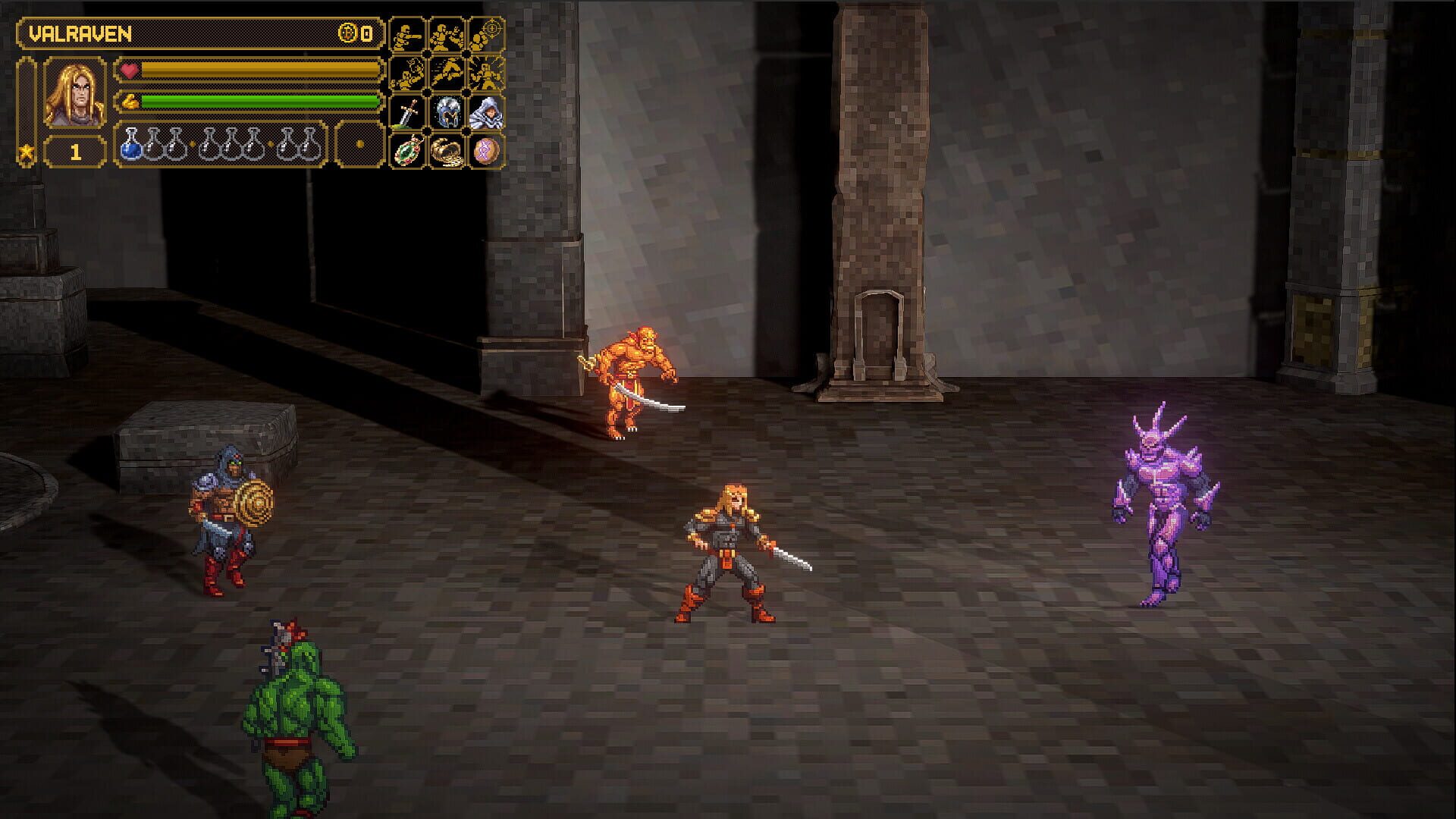Toggle the golden ring equipment slot
The width and height of the screenshot is (1456, 819).
point(447,152)
